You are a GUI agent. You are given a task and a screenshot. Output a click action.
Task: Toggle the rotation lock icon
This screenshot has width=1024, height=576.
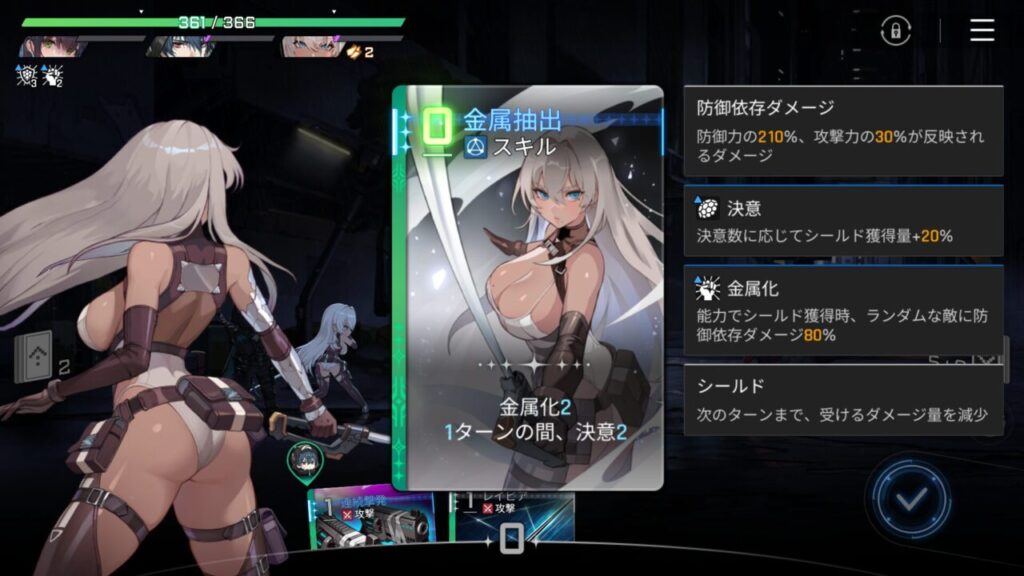895,31
